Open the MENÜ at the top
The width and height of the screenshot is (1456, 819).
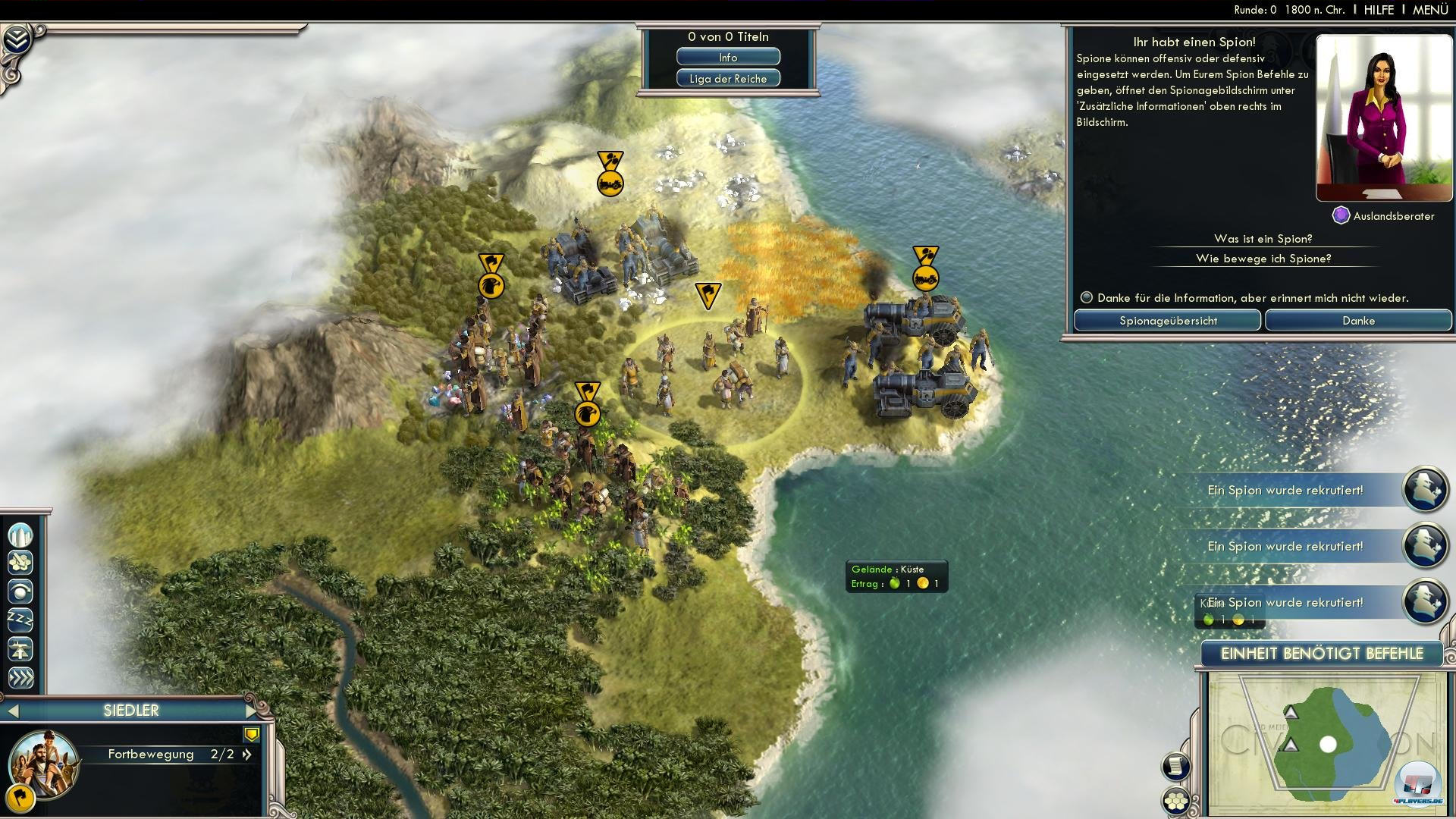coord(1430,10)
